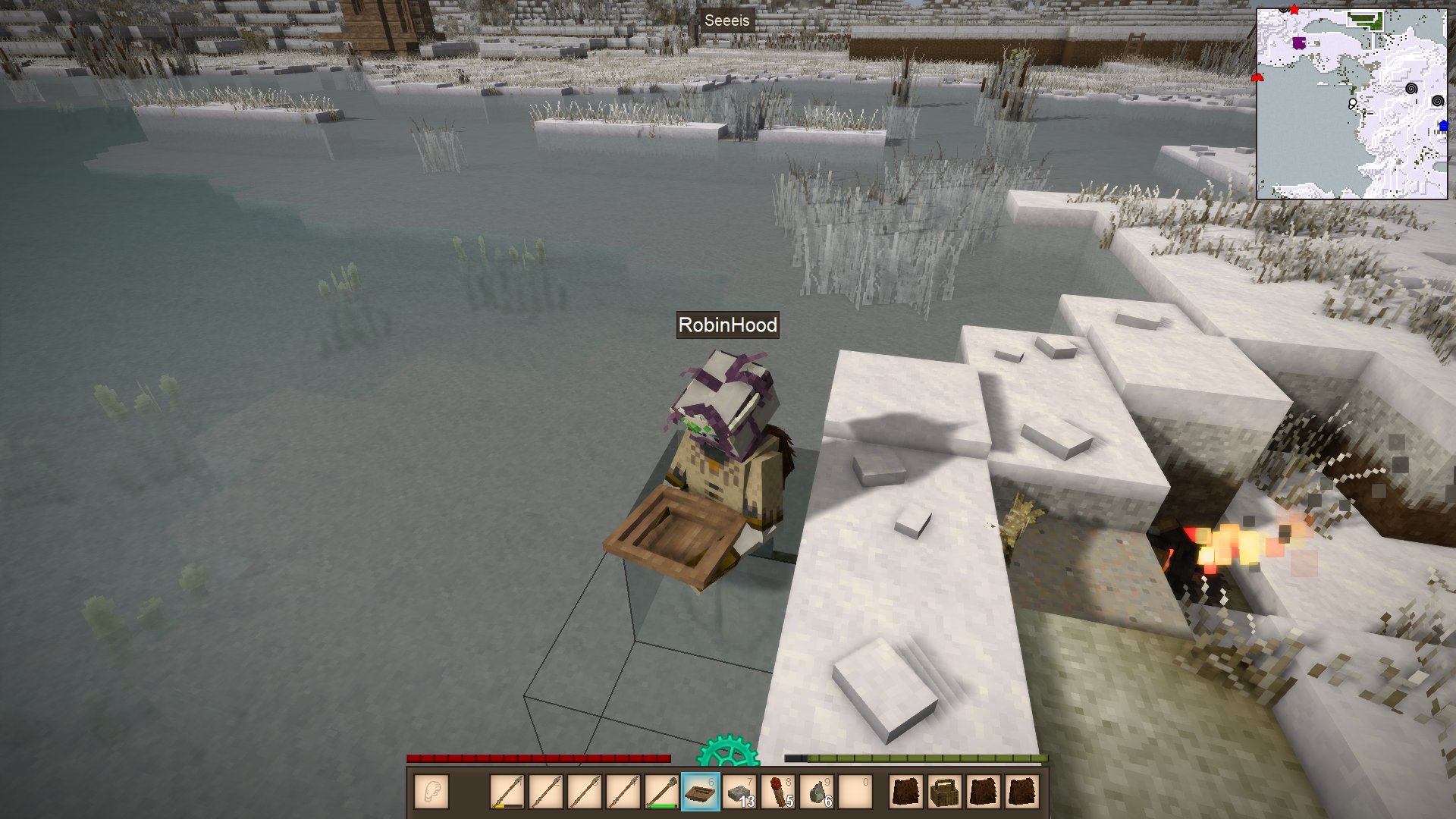Select the wooden sieve pan hotbar slot

tap(700, 792)
